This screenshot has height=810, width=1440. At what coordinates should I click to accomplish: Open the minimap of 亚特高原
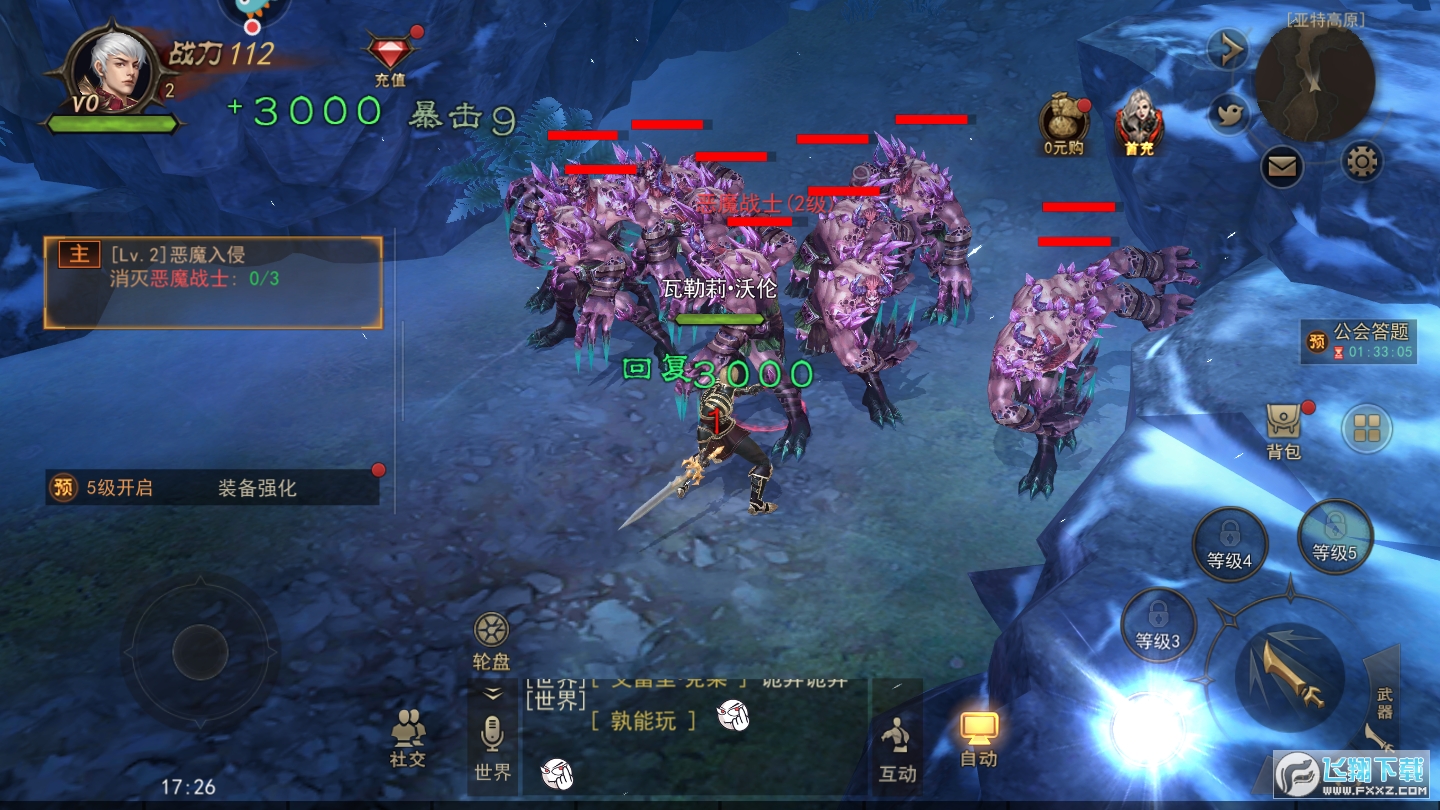(1314, 82)
